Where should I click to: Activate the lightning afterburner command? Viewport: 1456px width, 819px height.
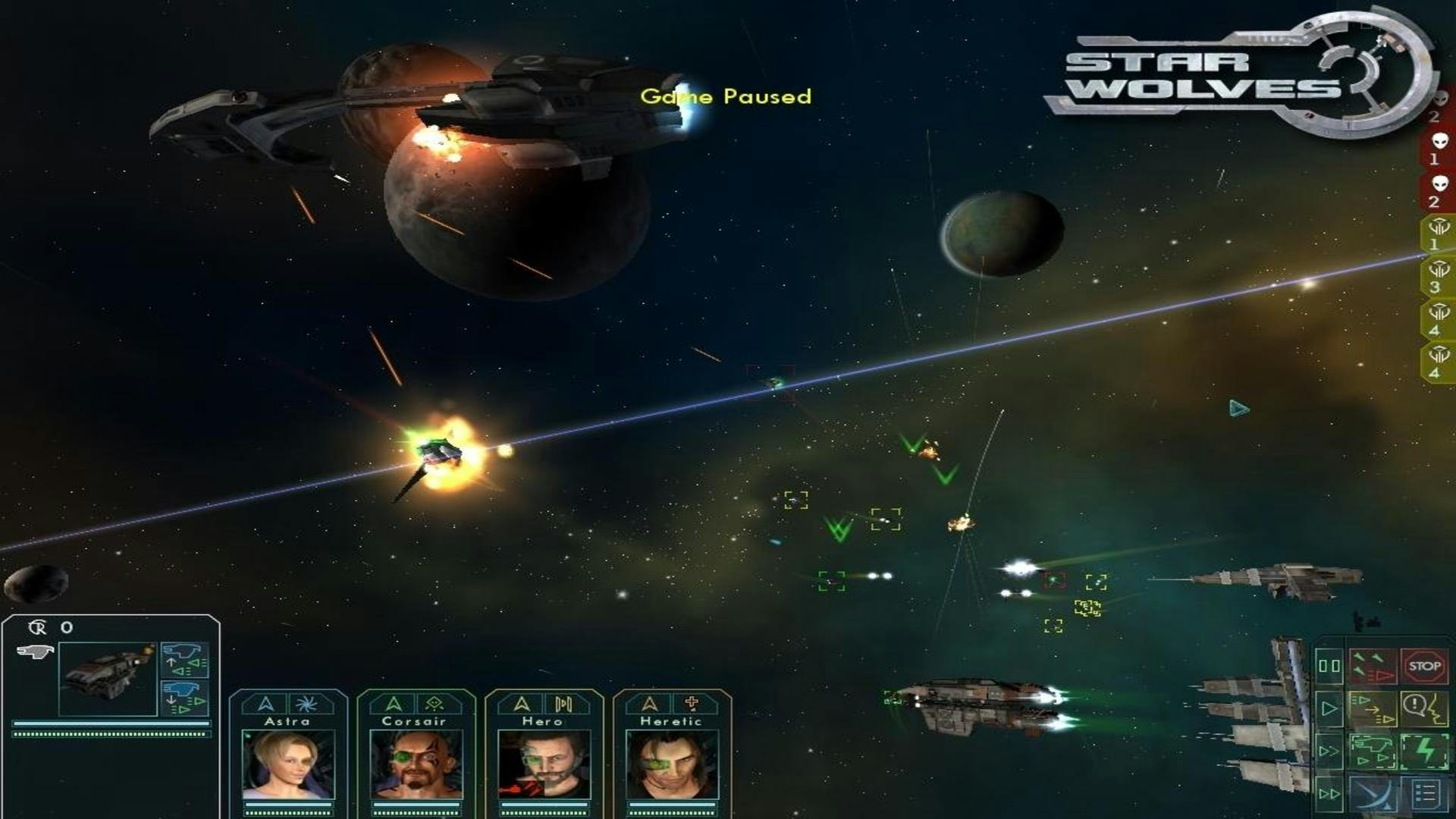pyautogui.click(x=1425, y=752)
